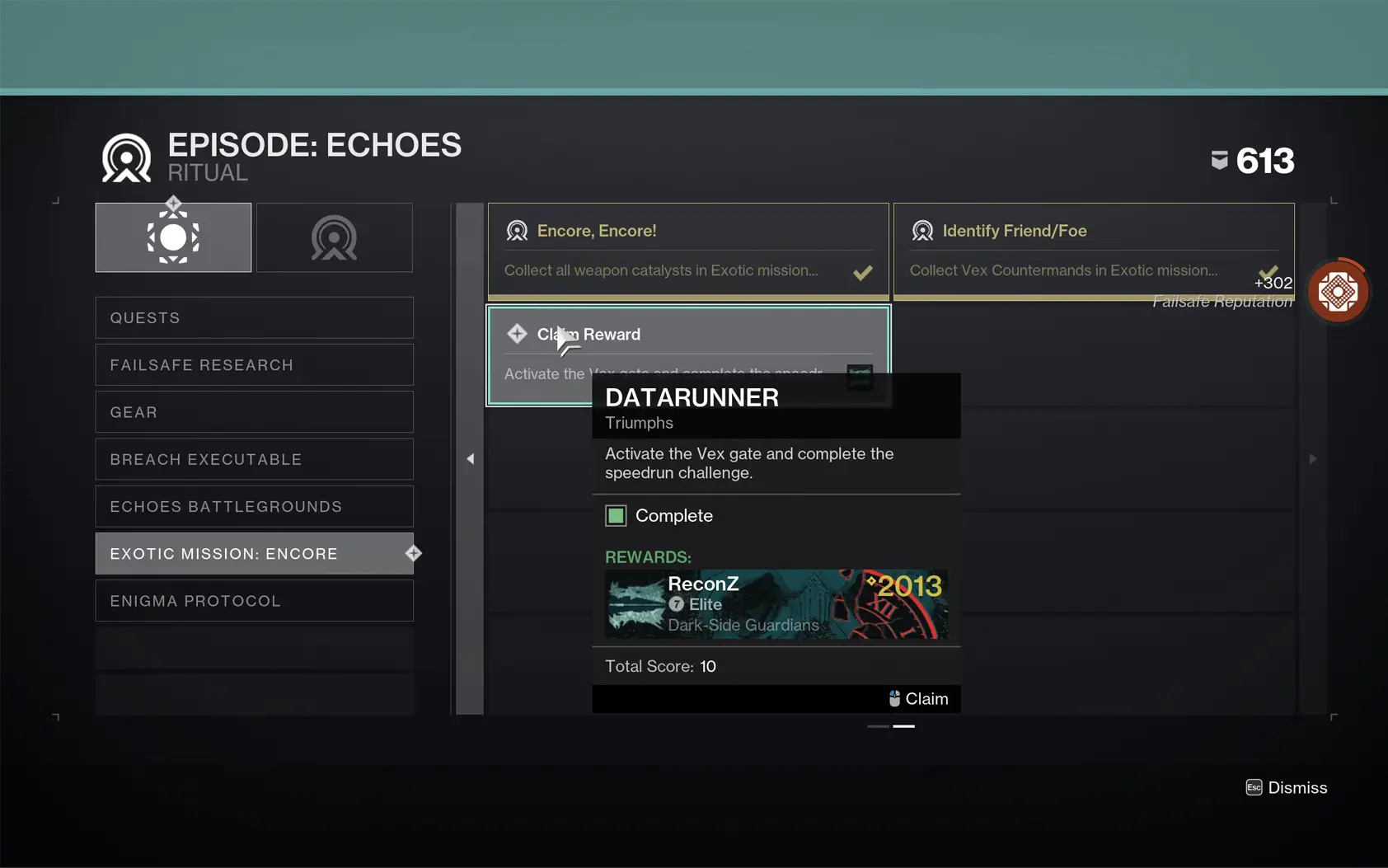Click the Episode: Echoes ritual icon
Screen dimensions: 1388x868
point(124,156)
